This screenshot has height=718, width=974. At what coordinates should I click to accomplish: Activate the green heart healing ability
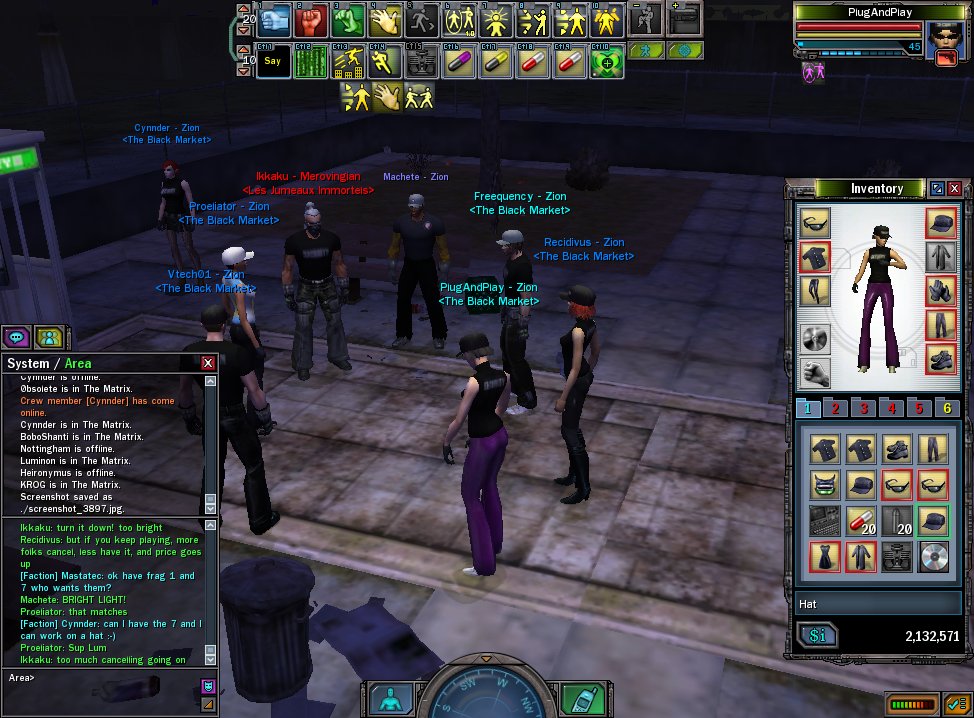coord(606,60)
